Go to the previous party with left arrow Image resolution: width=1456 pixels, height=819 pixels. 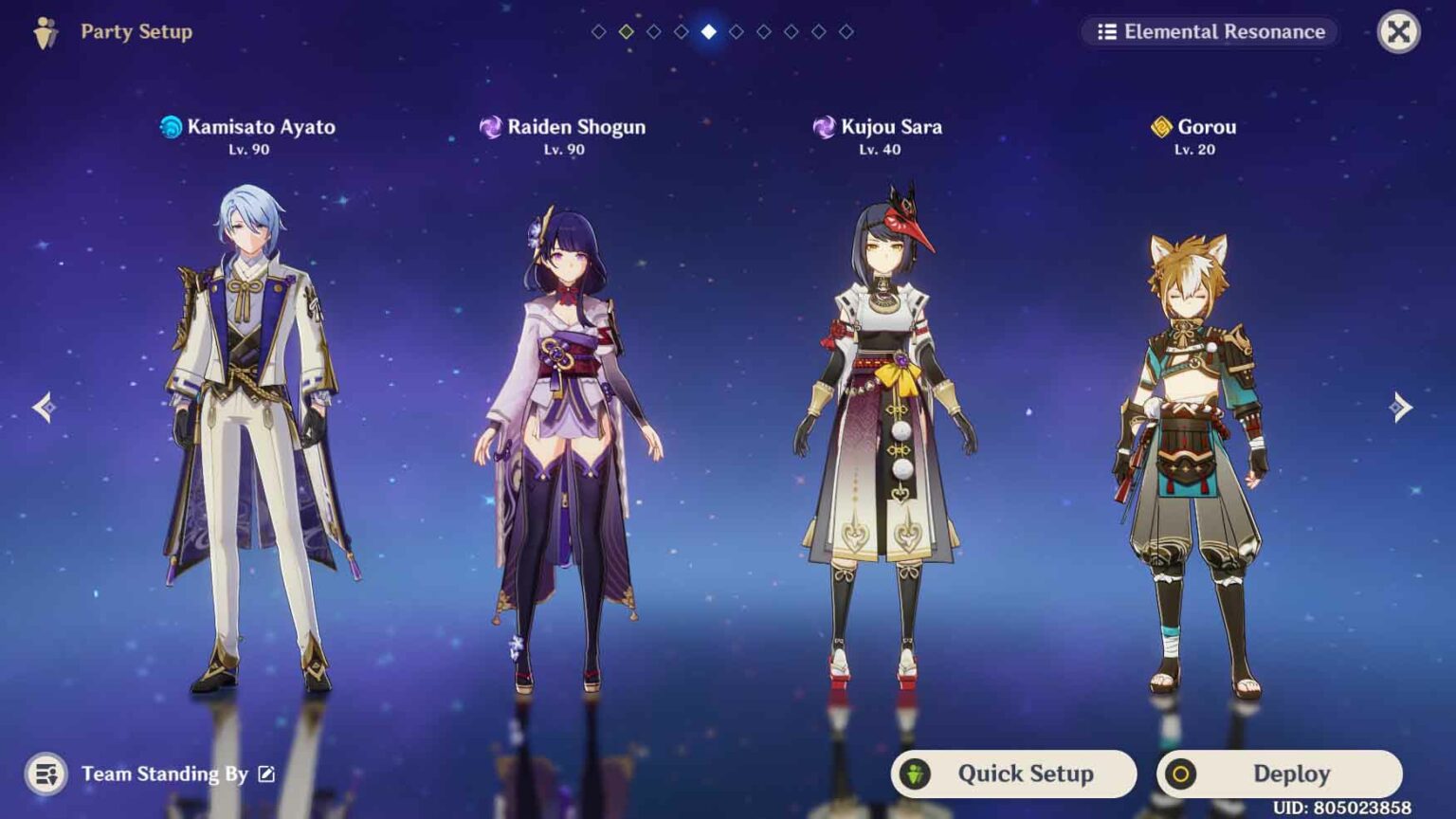pos(45,408)
